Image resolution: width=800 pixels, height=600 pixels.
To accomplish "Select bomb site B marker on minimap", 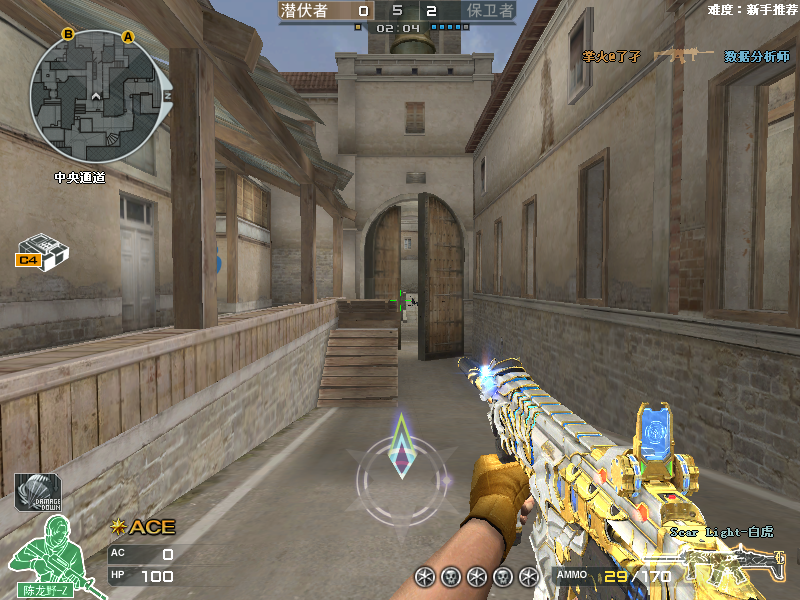I will click(x=68, y=34).
